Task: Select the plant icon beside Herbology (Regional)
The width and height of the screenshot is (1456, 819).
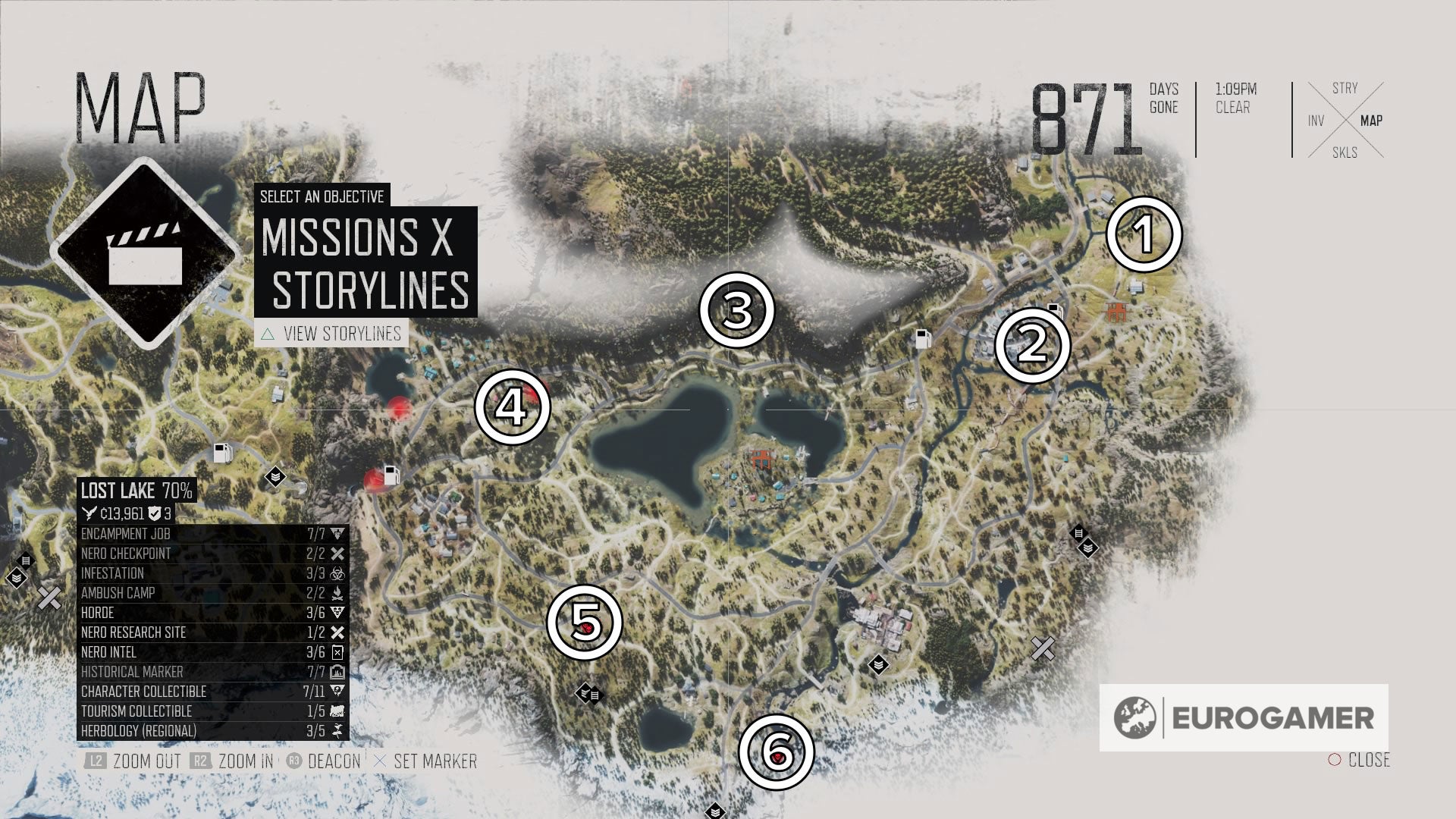Action: pyautogui.click(x=336, y=730)
